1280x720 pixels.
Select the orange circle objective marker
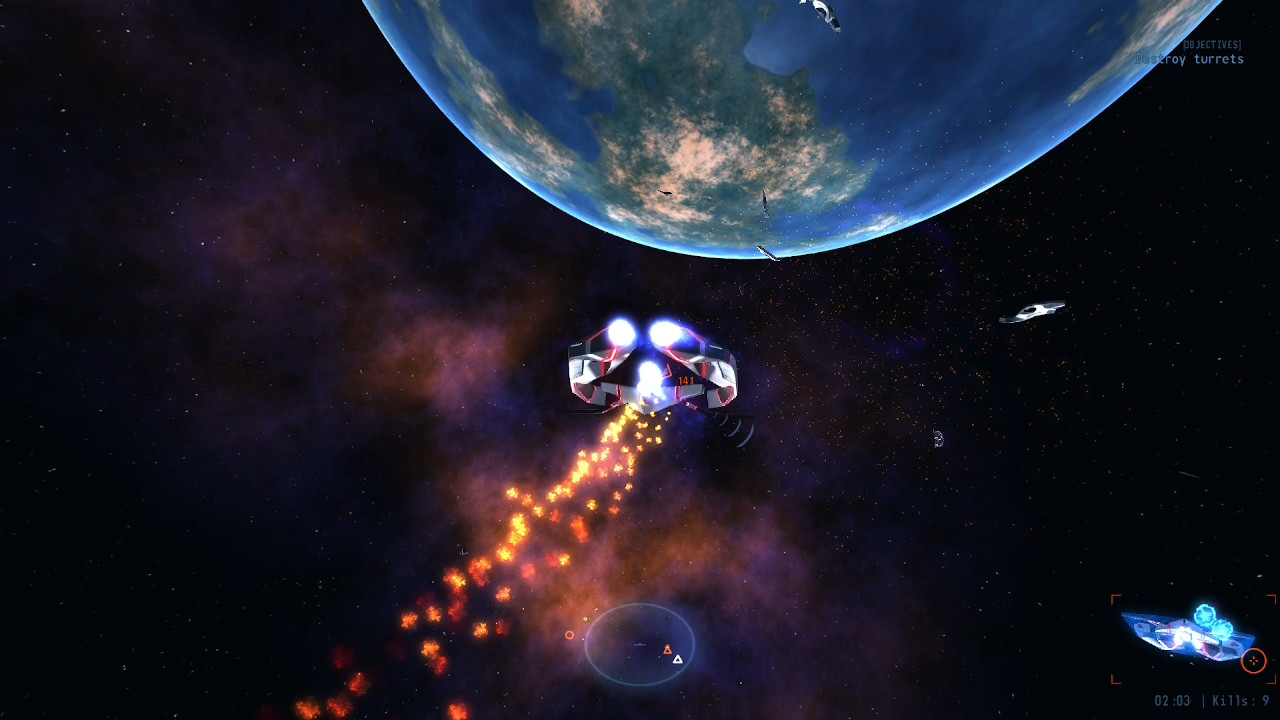[569, 636]
